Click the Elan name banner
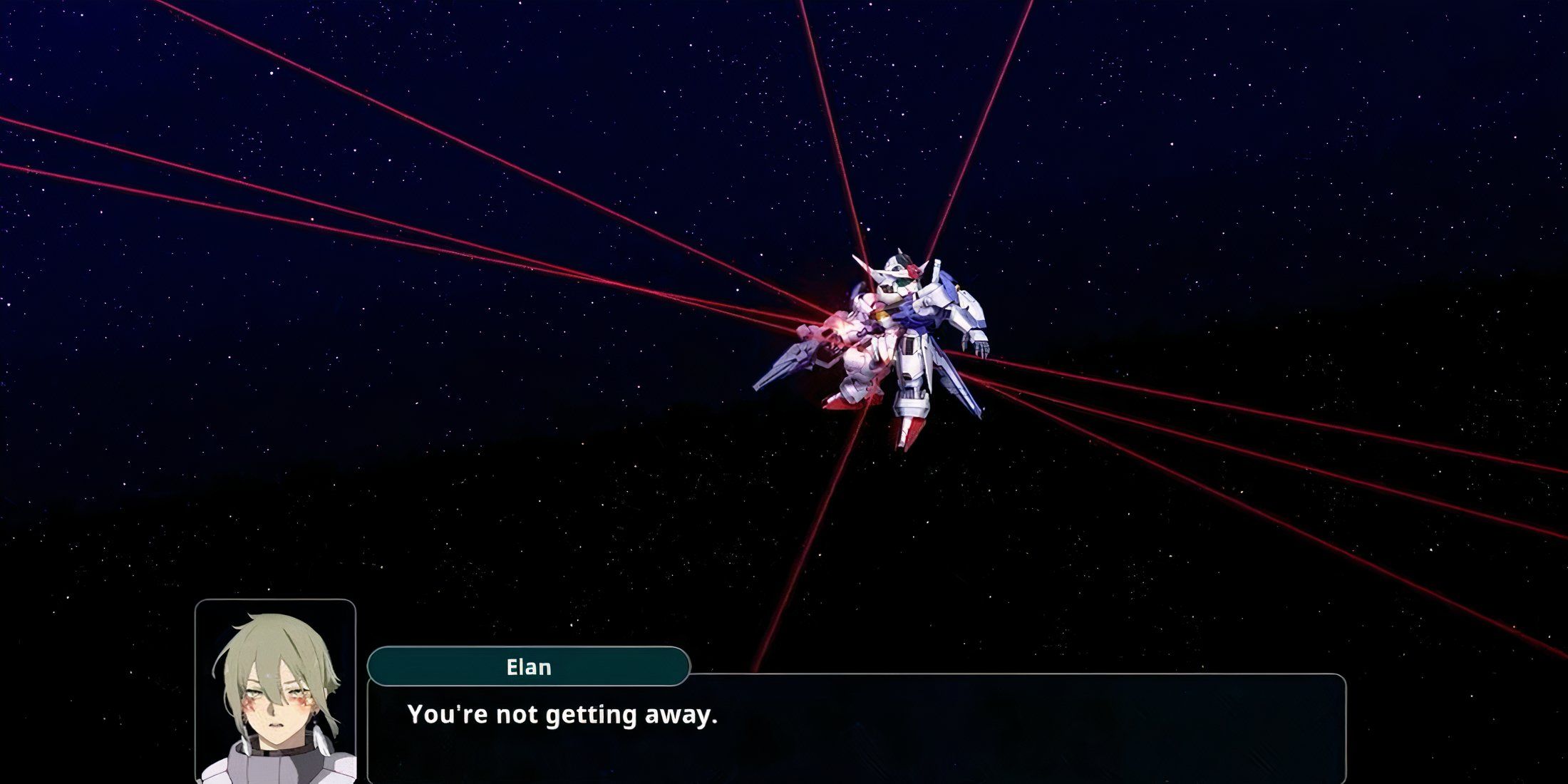Screen dimensions: 1568x784 coord(527,669)
